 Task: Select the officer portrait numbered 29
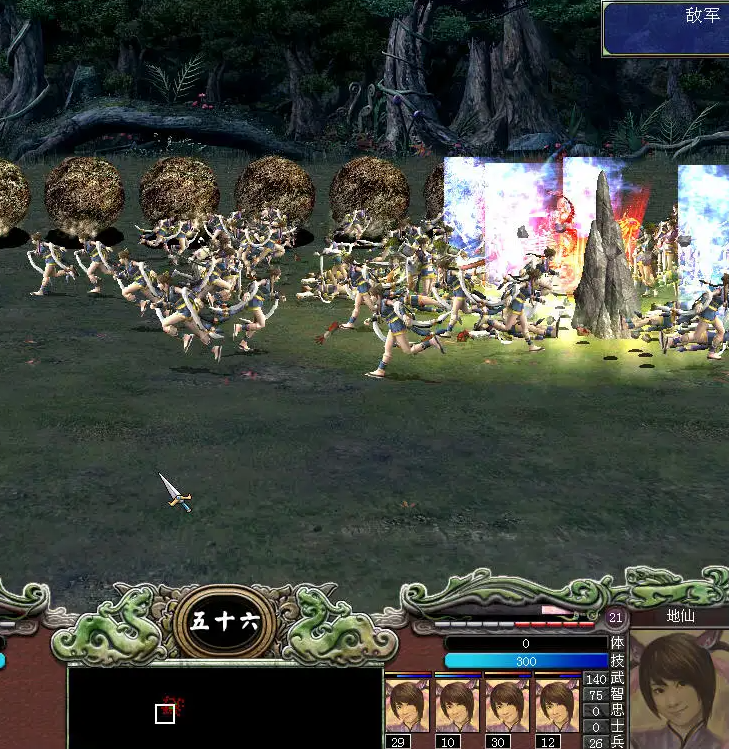pos(408,705)
